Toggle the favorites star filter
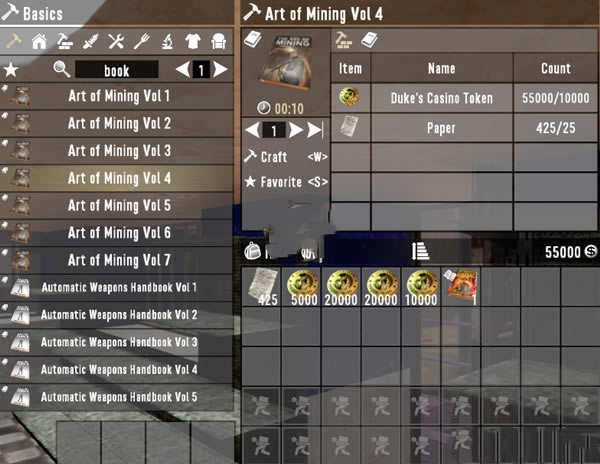The height and width of the screenshot is (464, 600). click(11, 70)
